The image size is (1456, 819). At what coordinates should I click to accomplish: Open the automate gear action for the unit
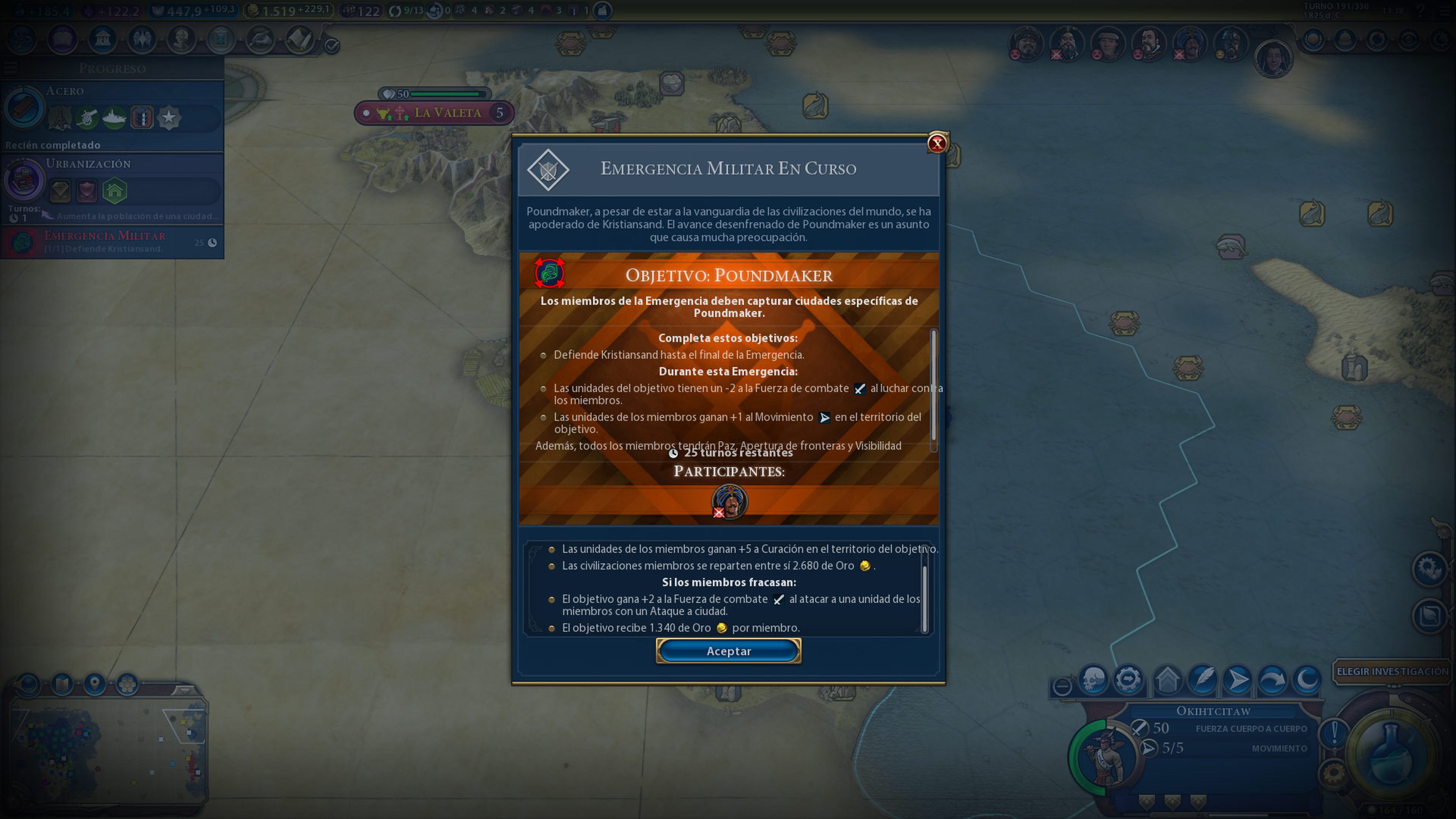tap(1129, 679)
